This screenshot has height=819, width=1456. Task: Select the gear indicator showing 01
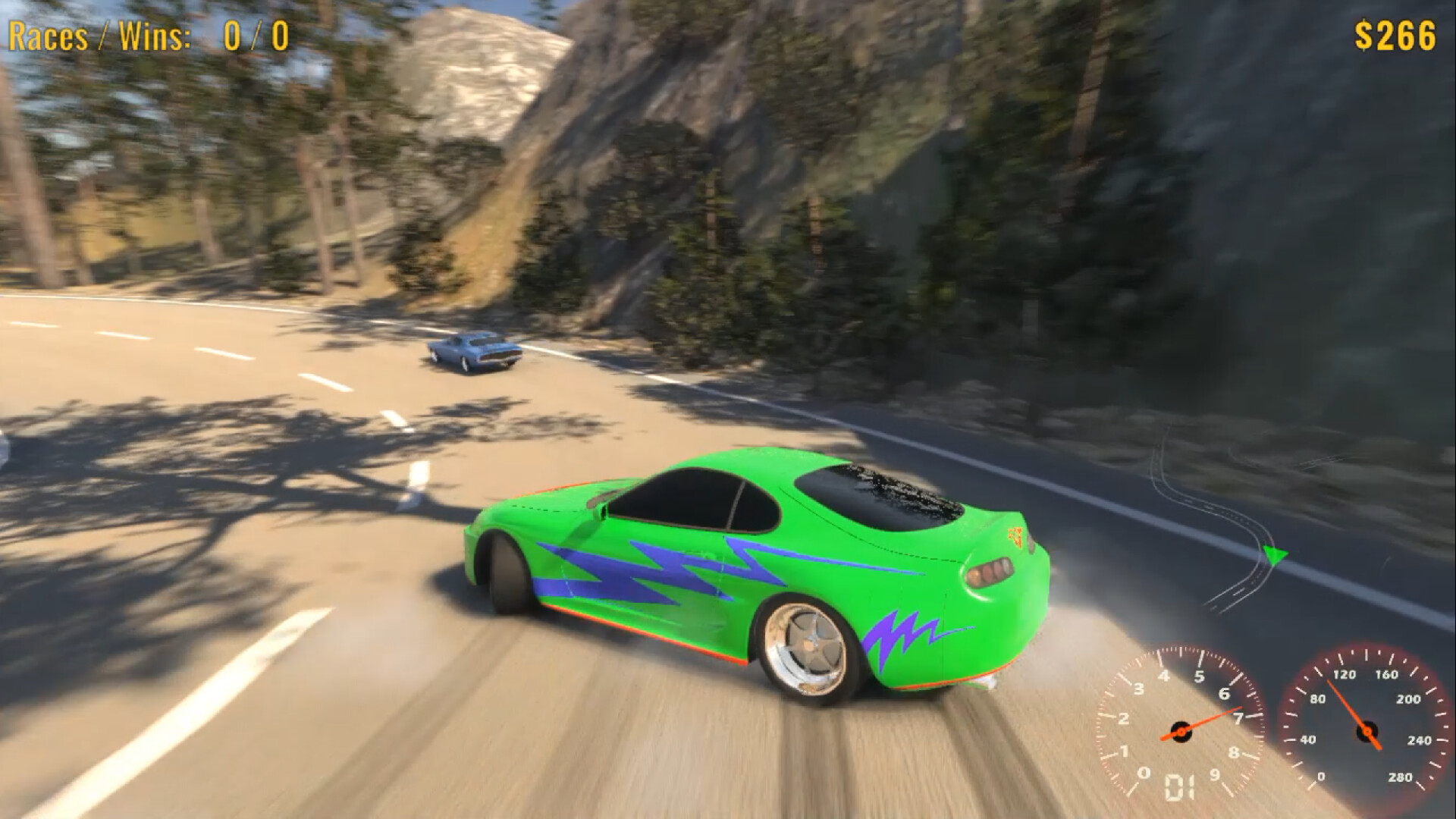pyautogui.click(x=1179, y=789)
